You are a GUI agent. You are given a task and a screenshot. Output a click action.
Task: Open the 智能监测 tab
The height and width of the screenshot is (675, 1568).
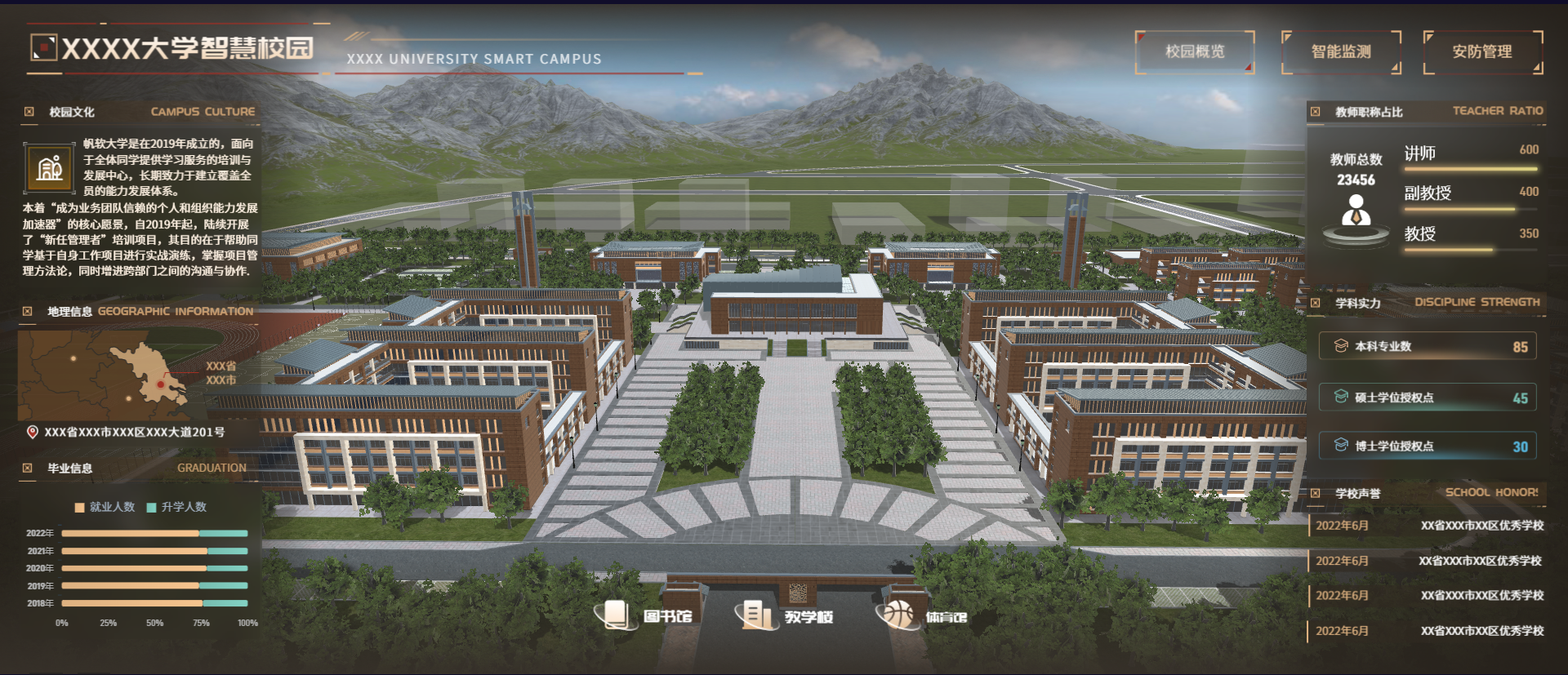tap(1340, 52)
